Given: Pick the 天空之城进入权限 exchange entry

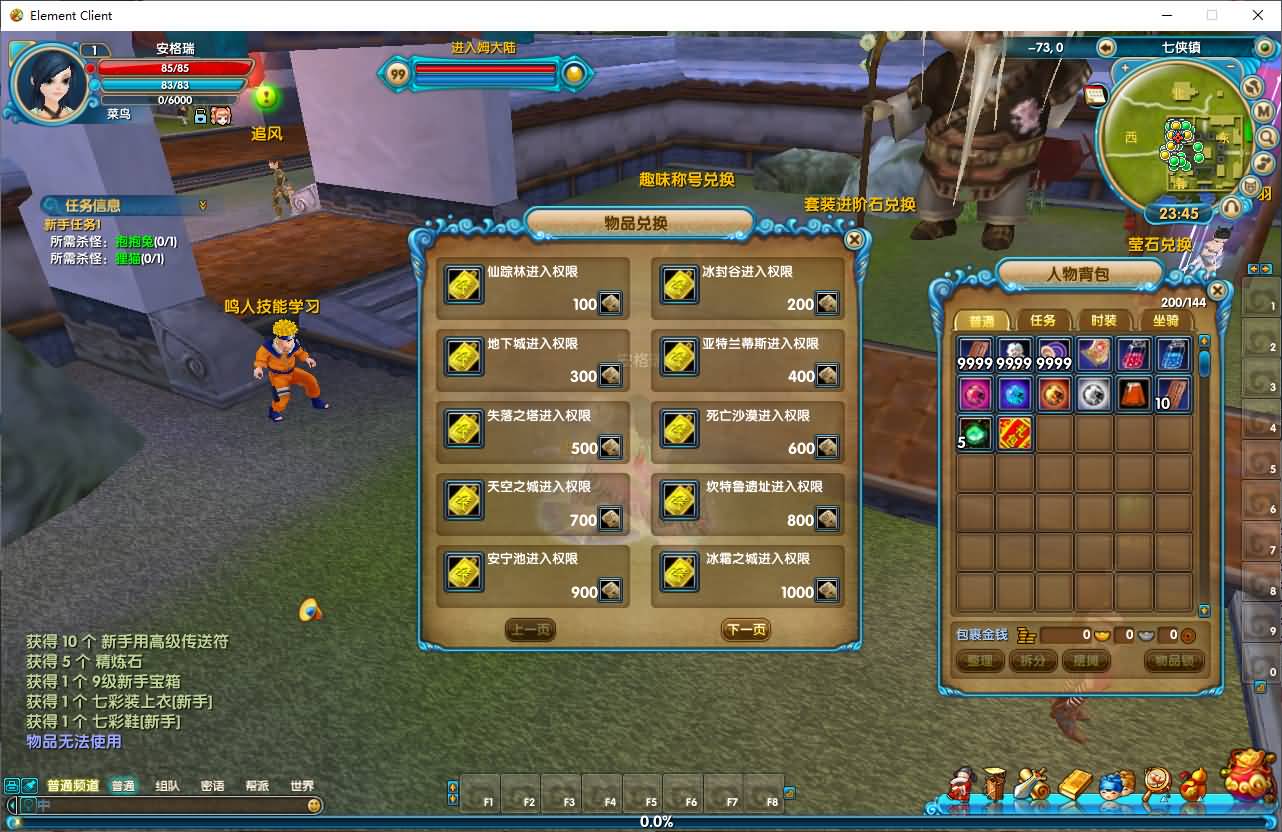Looking at the screenshot, I should tap(533, 504).
